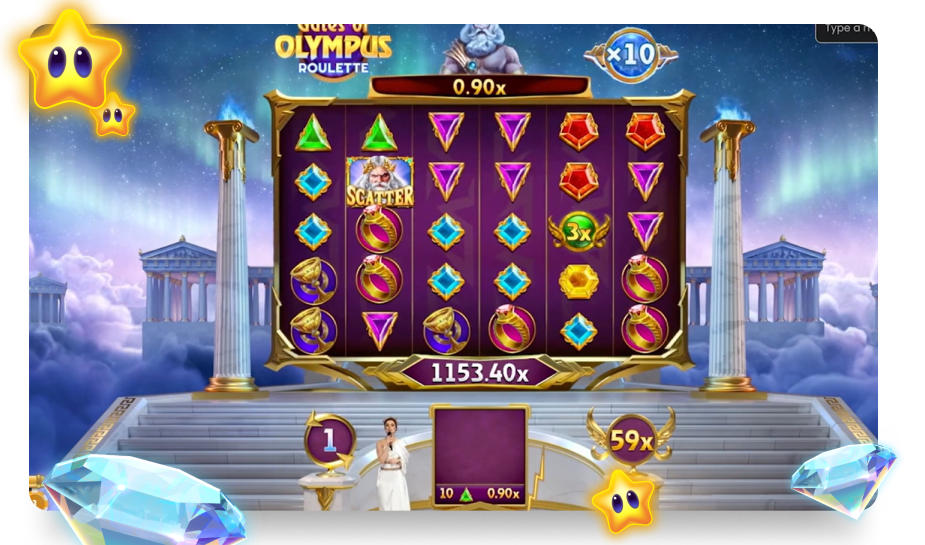Select the Zeus Scatter symbol tile
This screenshot has height=545, width=925.
click(x=379, y=182)
